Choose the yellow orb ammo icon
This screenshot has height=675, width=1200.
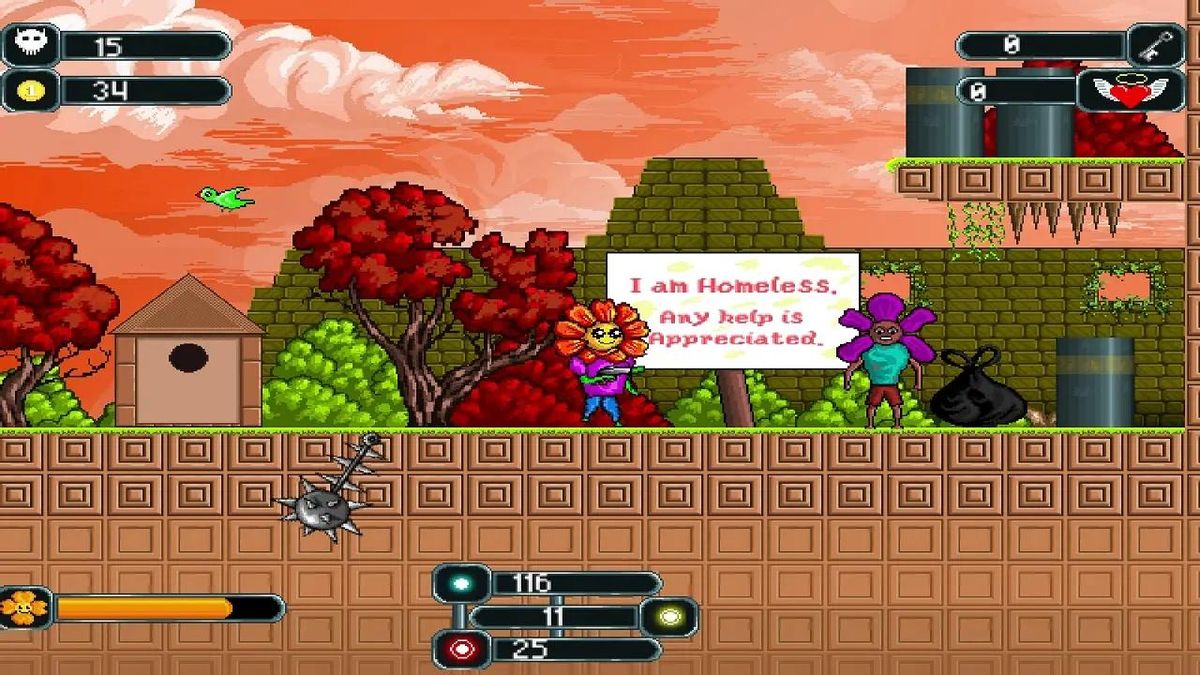point(669,617)
